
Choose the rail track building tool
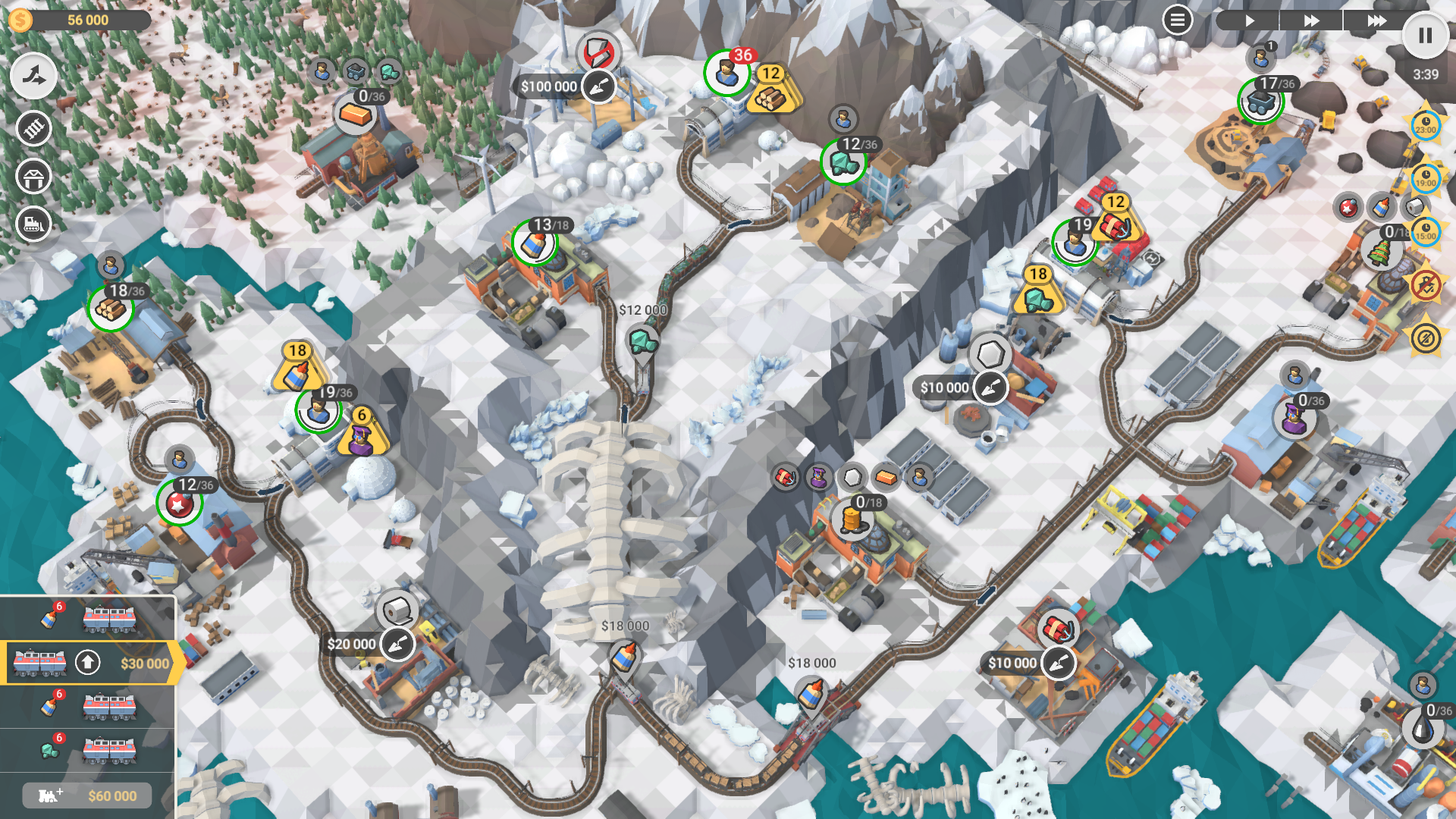click(33, 128)
